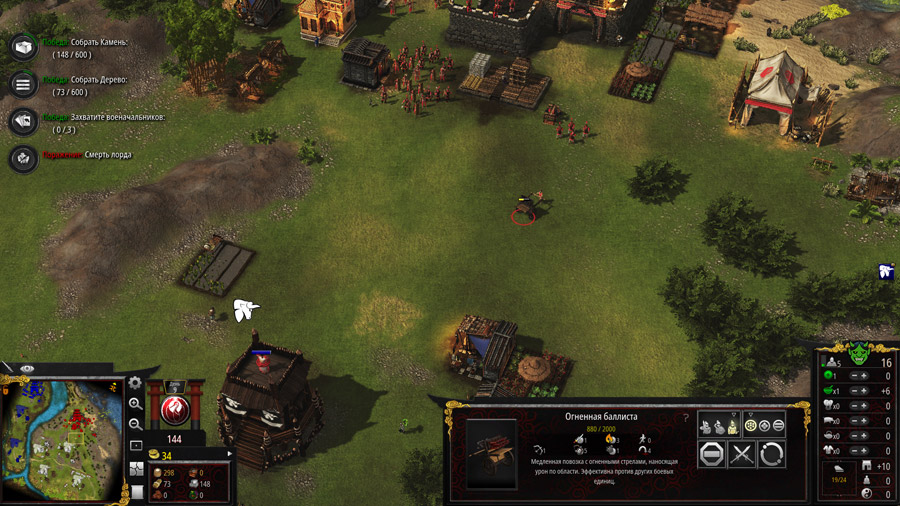Expand the gold panel arrow
Image resolution: width=900 pixels, height=506 pixels.
point(229,455)
